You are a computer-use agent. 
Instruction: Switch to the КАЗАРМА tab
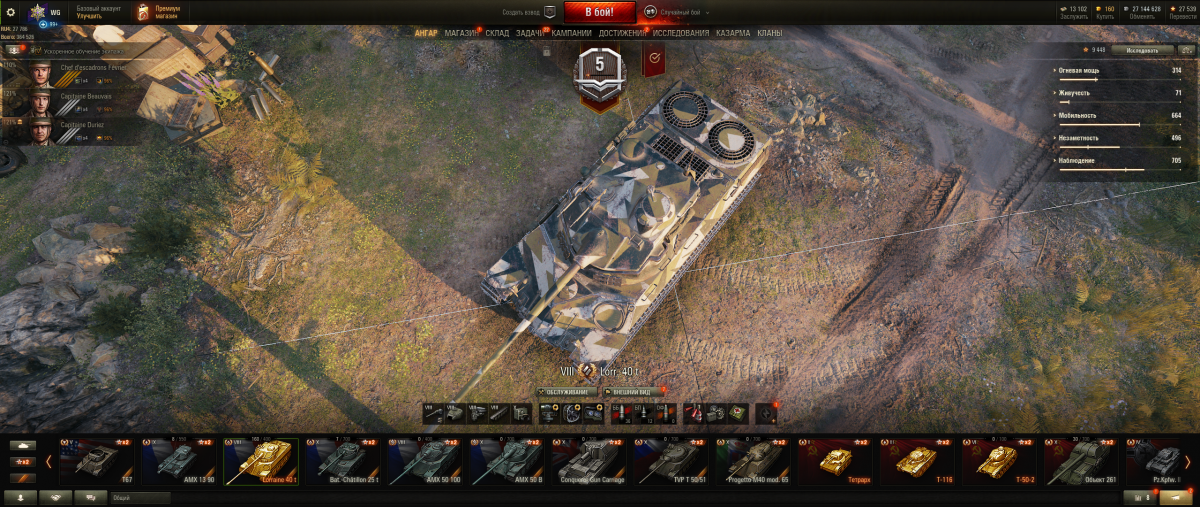point(733,33)
